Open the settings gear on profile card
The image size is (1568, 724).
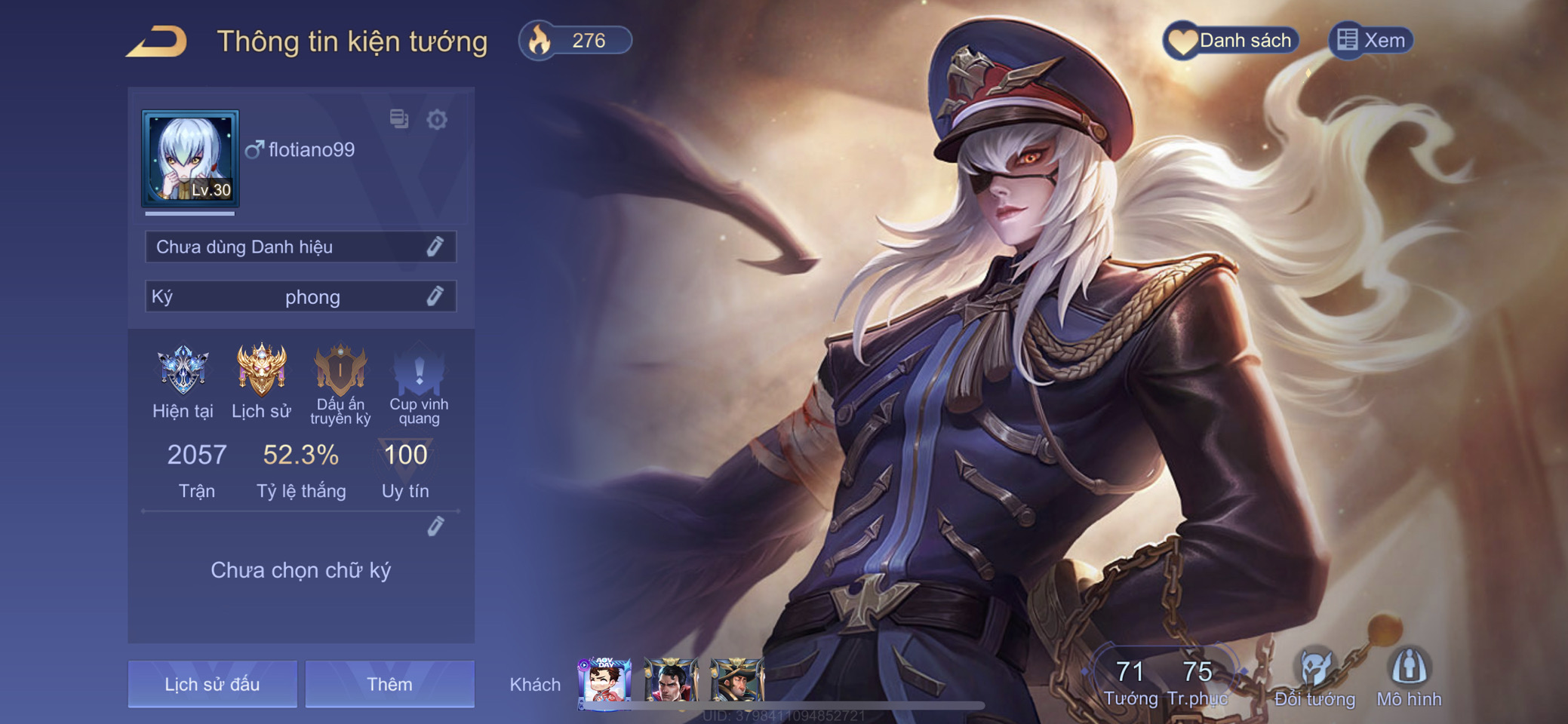pyautogui.click(x=437, y=119)
